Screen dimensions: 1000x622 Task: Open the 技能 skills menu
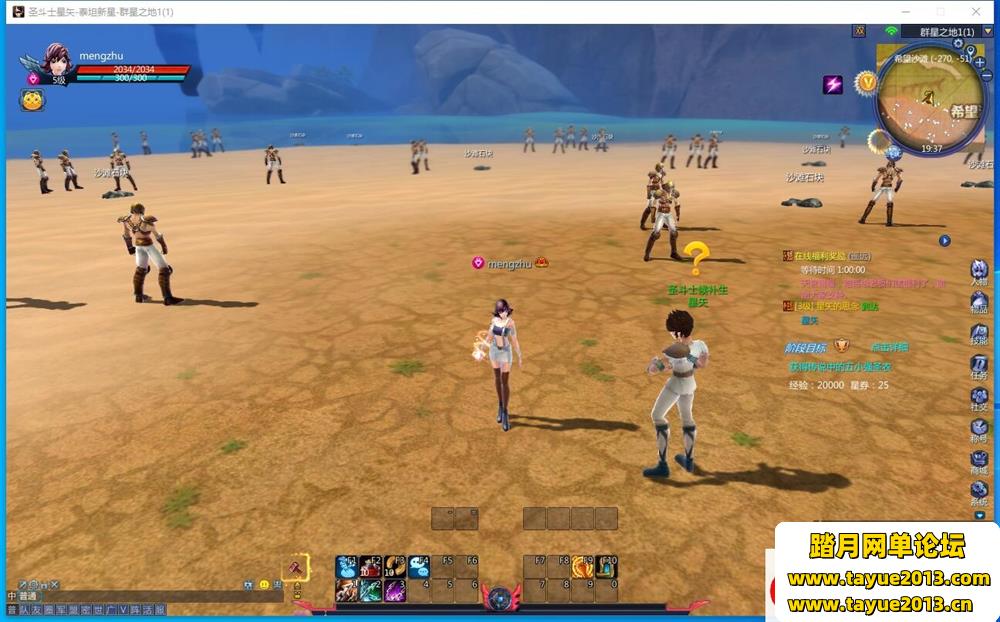tap(979, 333)
